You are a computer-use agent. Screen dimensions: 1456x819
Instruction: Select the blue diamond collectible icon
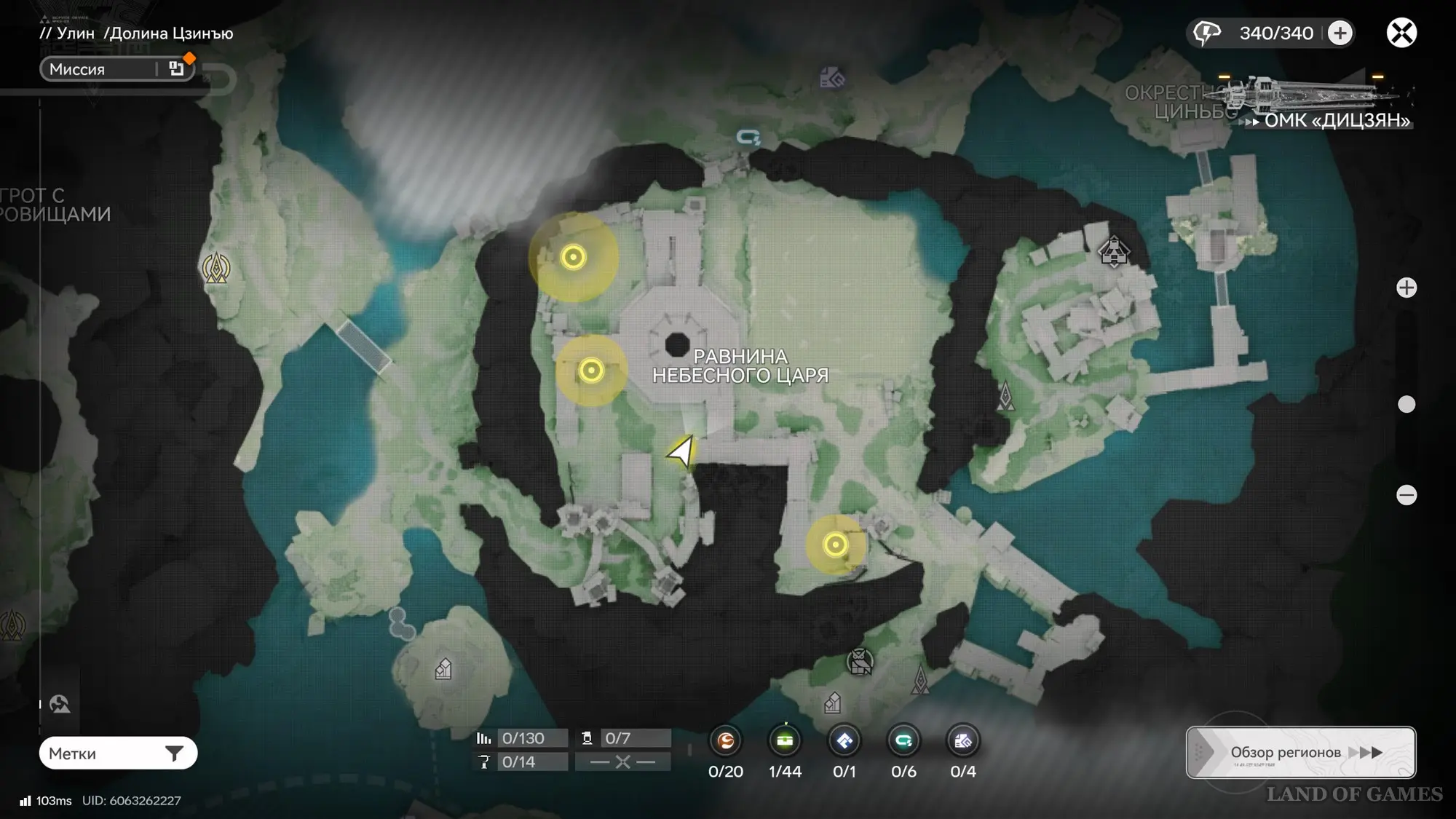(844, 741)
